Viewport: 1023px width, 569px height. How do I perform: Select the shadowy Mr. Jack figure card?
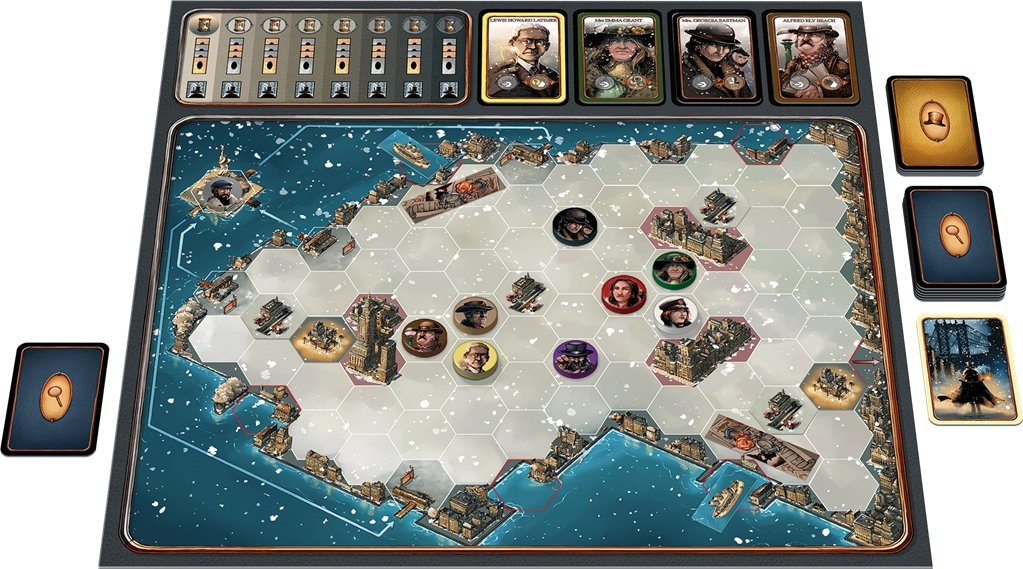(x=962, y=368)
